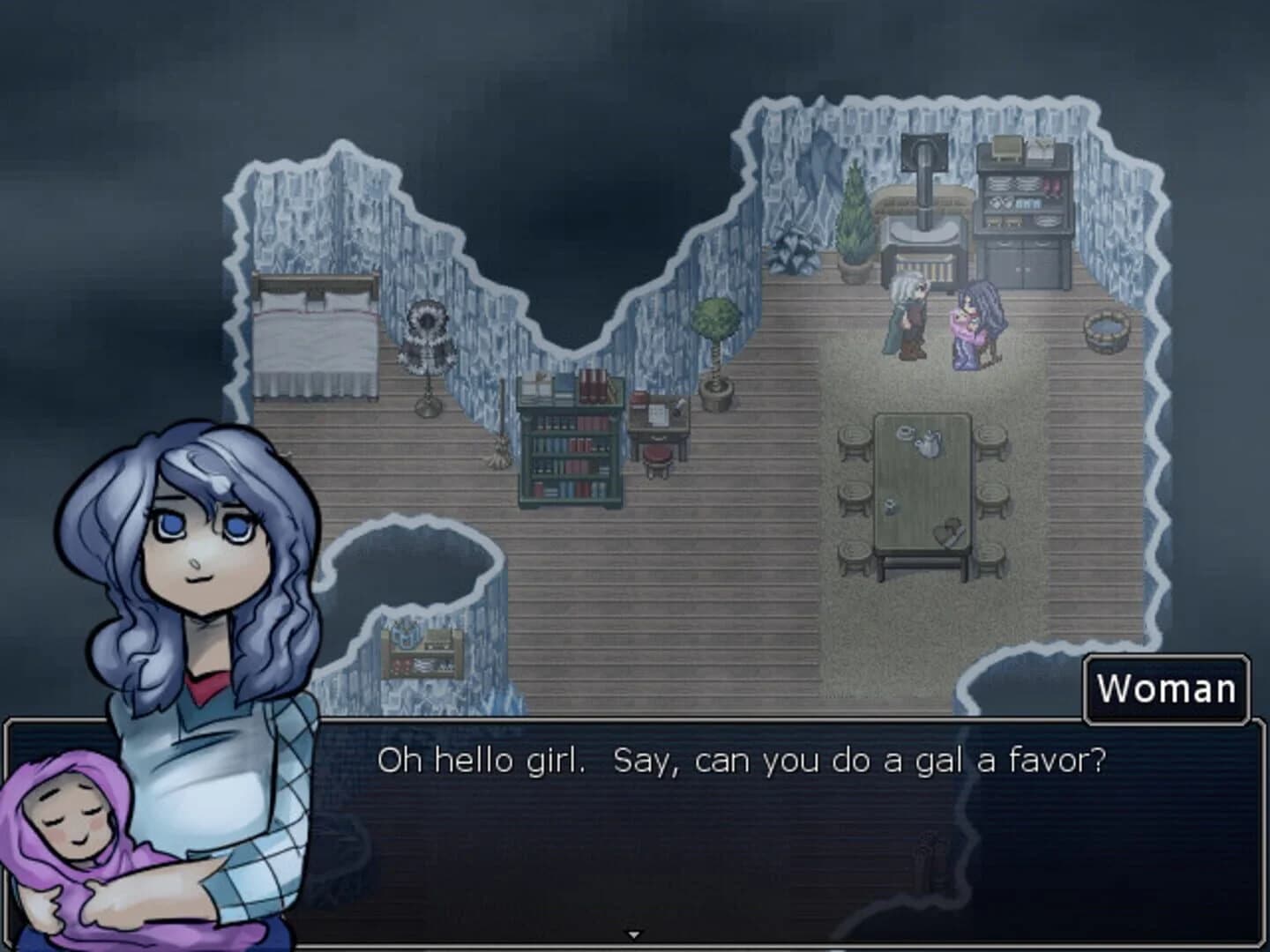
Task: Click the Woman nameplate above the dialogue box
Action: 1166,689
